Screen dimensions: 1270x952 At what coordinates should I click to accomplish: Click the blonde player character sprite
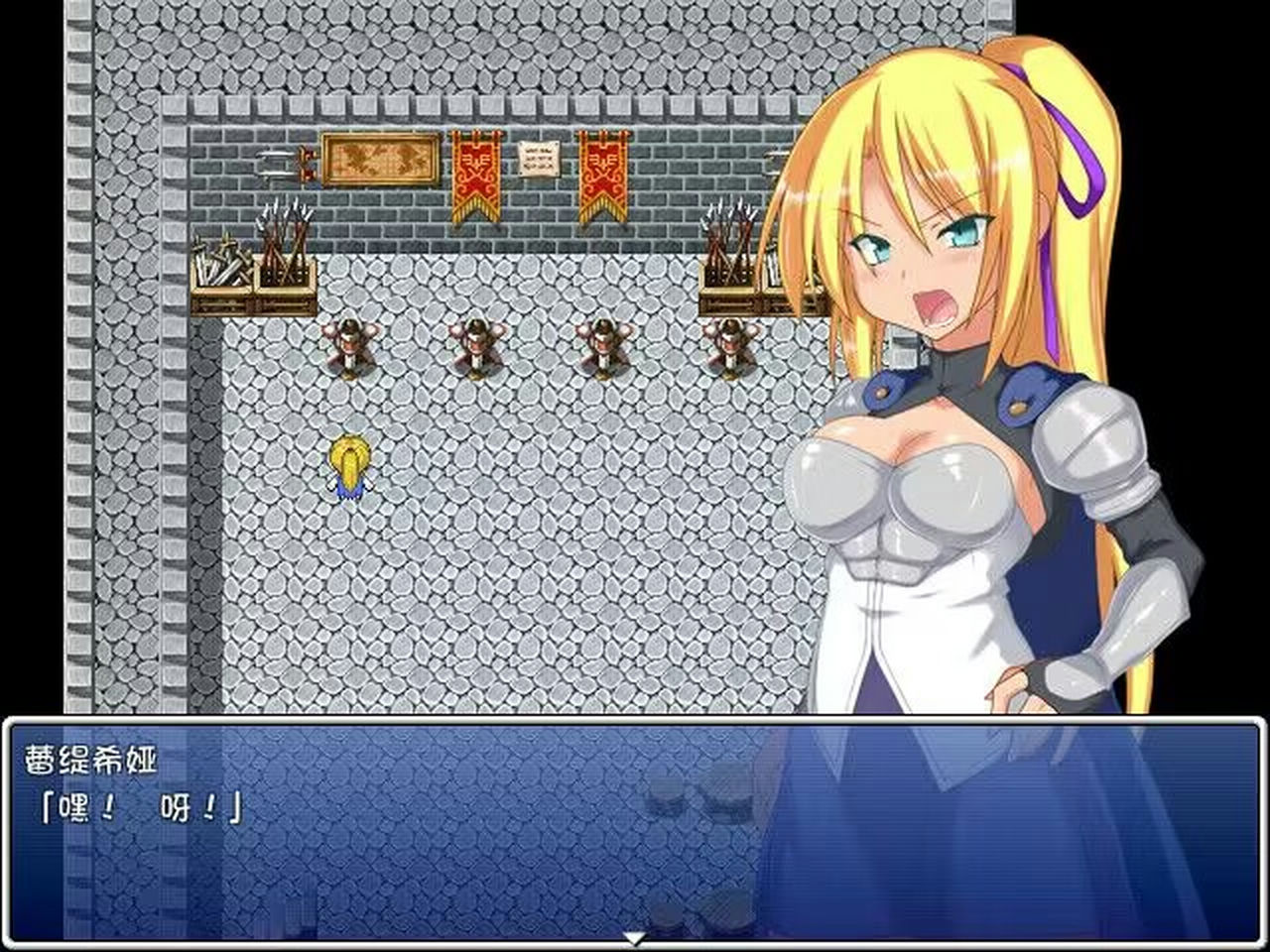pos(349,466)
